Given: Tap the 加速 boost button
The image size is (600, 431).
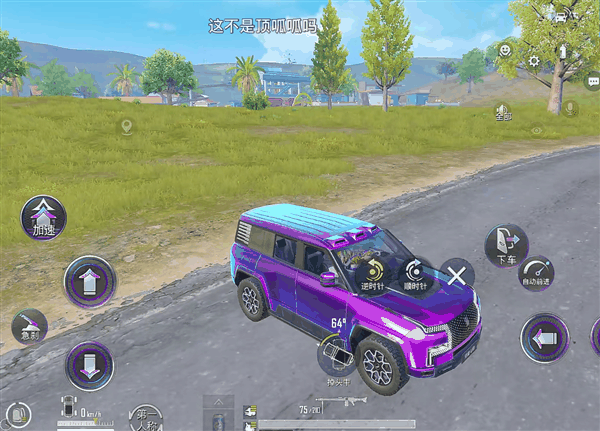Looking at the screenshot, I should click(x=44, y=215).
